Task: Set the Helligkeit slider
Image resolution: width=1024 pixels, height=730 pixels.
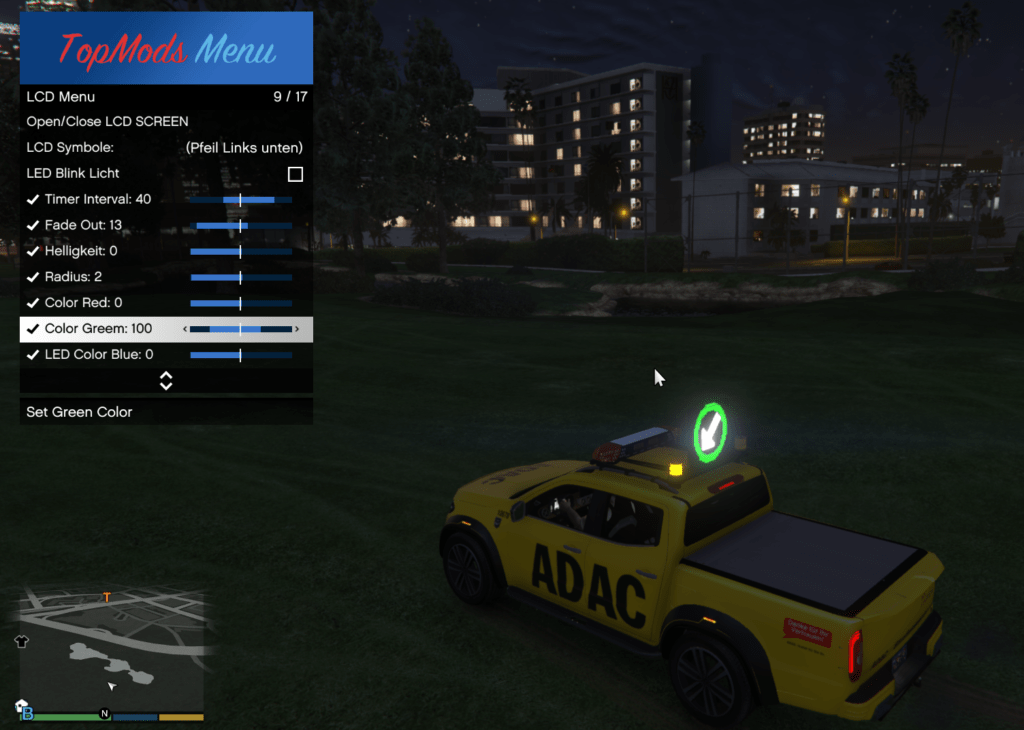Action: pos(241,252)
